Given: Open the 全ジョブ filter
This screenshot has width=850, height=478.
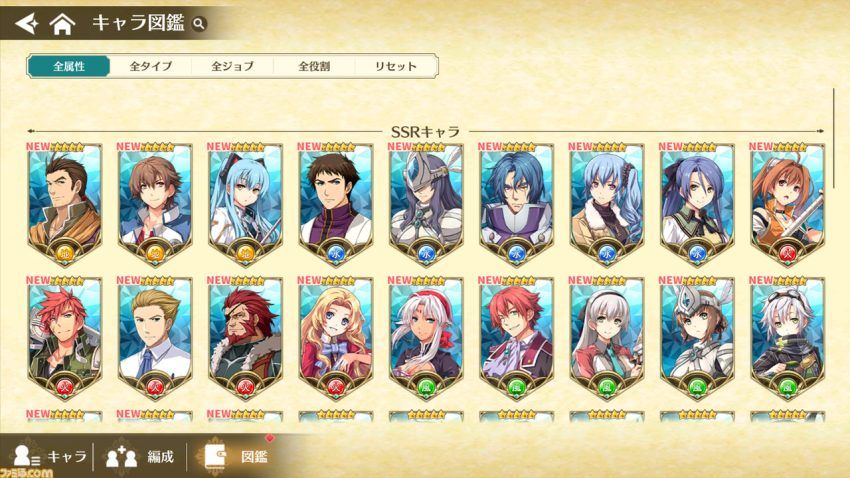Looking at the screenshot, I should coord(232,66).
